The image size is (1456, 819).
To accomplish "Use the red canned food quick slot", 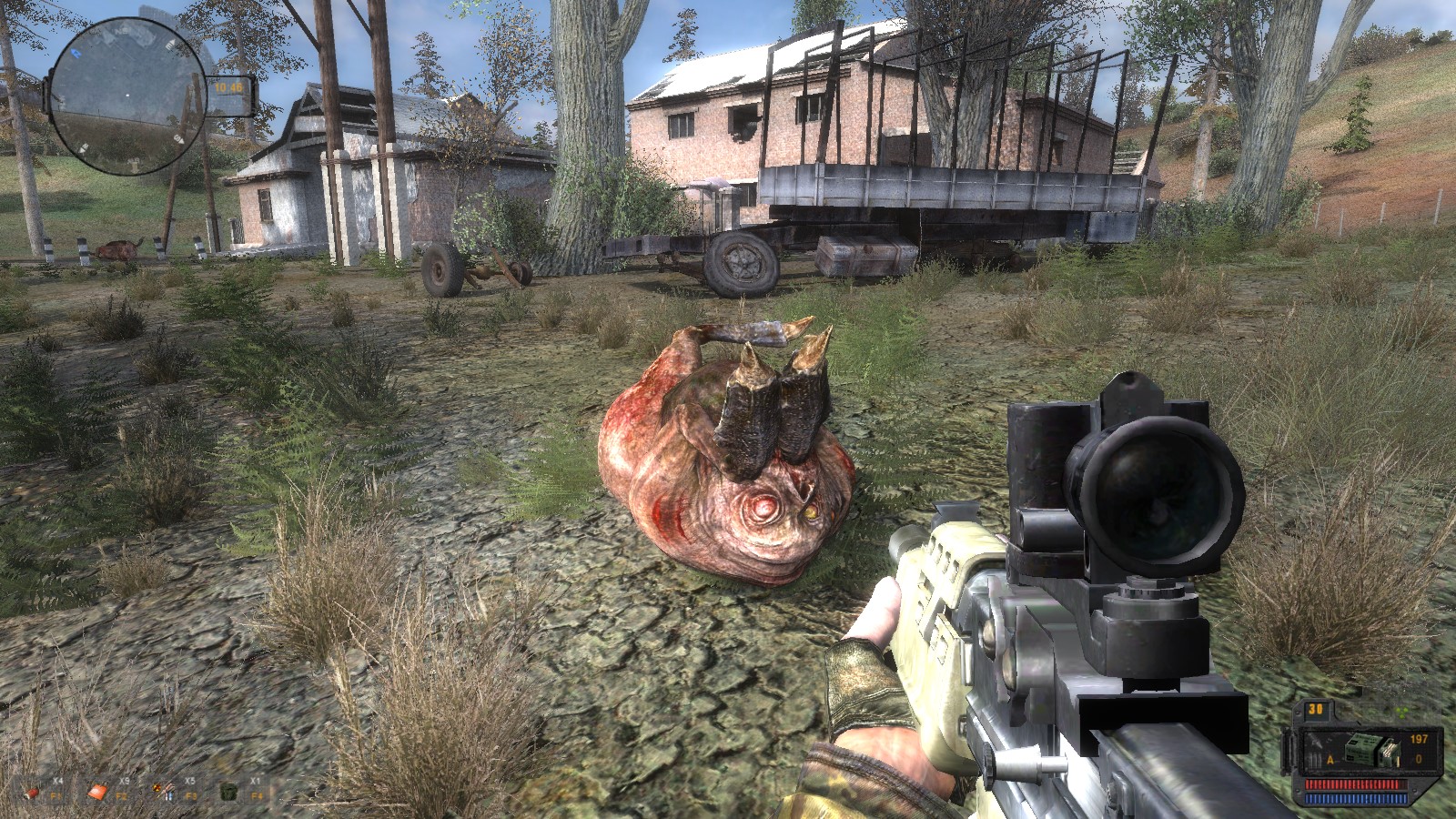I will [33, 794].
